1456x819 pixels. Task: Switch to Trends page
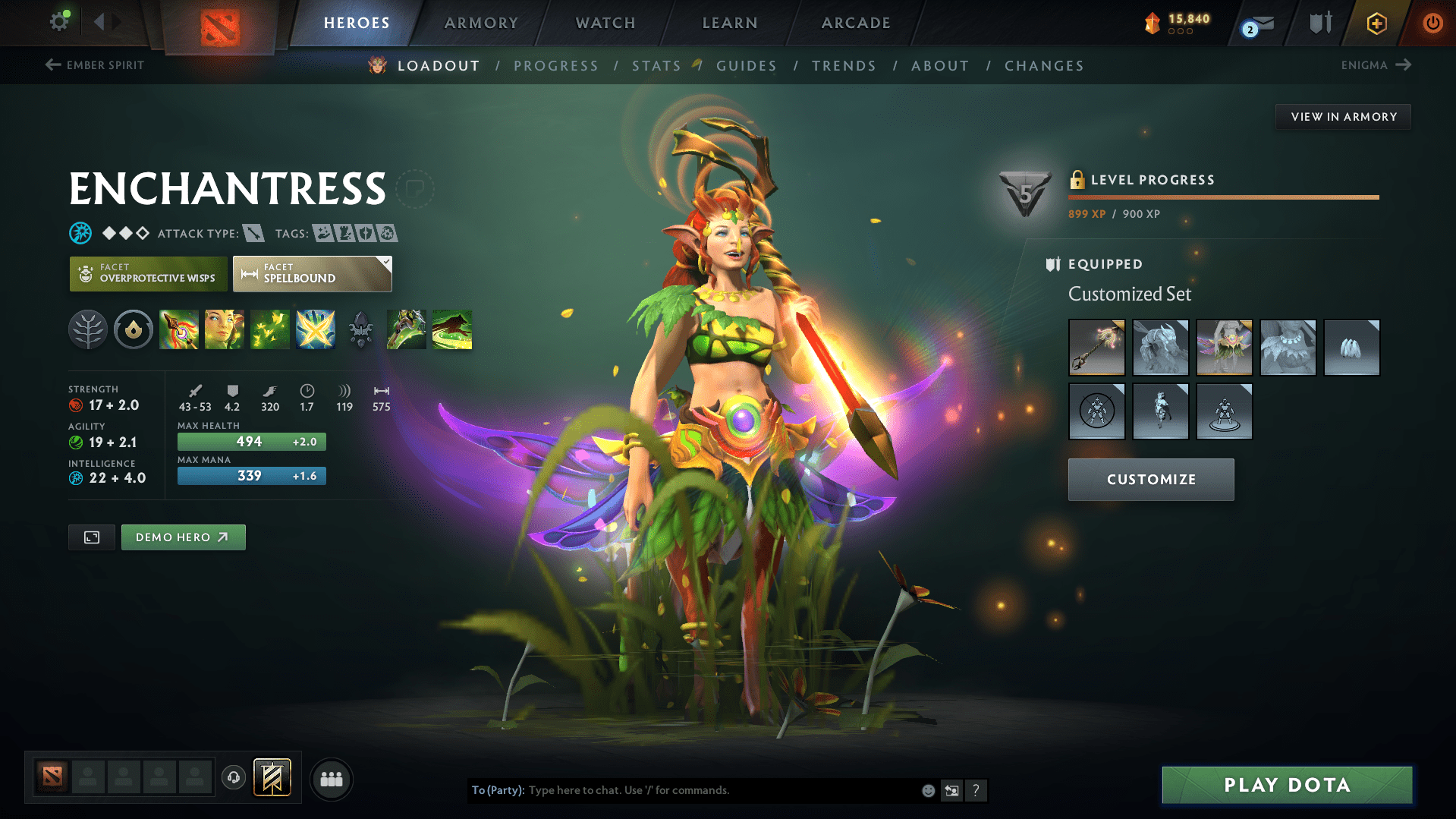tap(844, 66)
